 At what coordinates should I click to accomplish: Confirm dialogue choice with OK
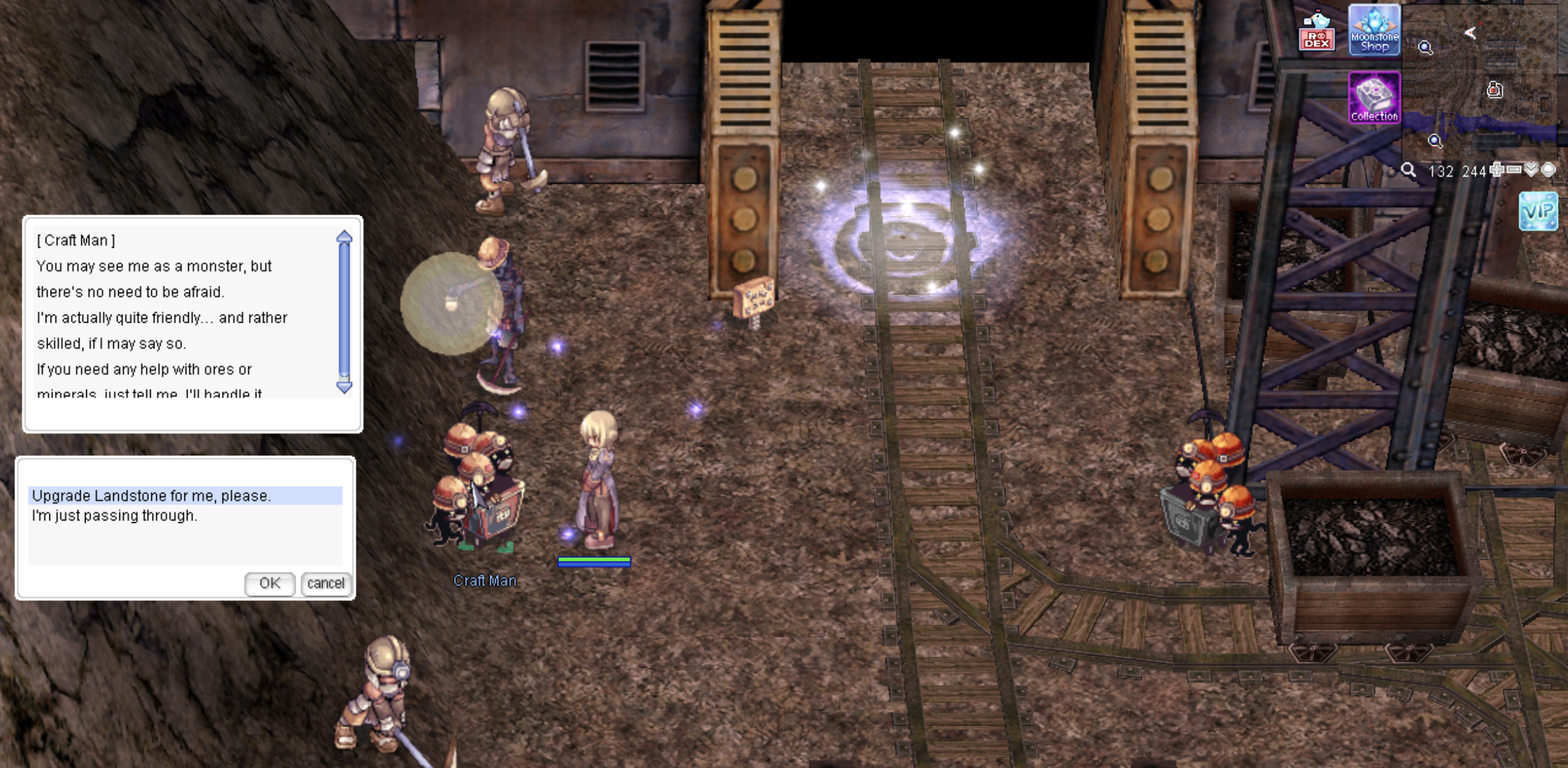click(269, 584)
